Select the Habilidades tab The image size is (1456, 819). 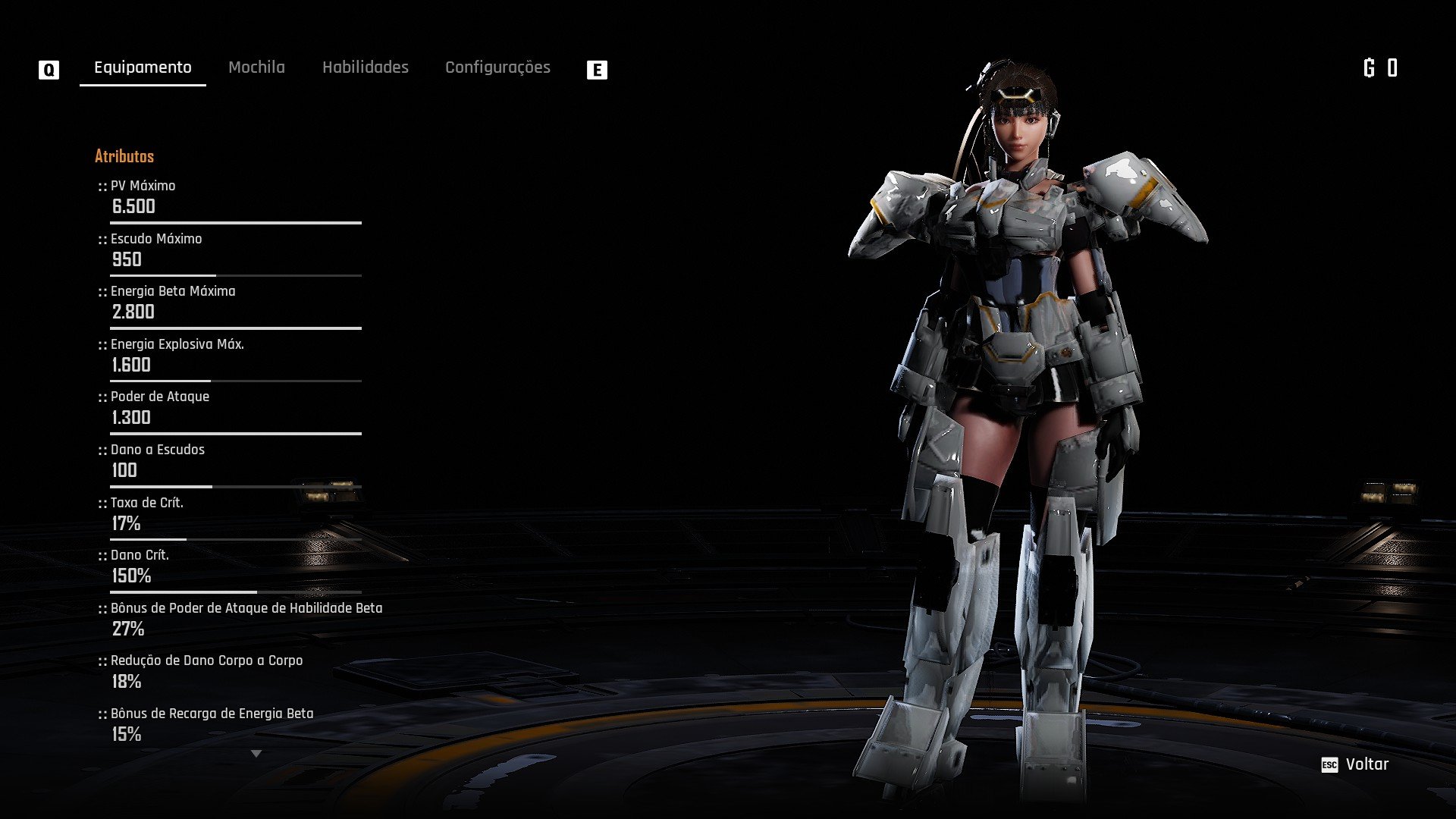click(x=365, y=67)
